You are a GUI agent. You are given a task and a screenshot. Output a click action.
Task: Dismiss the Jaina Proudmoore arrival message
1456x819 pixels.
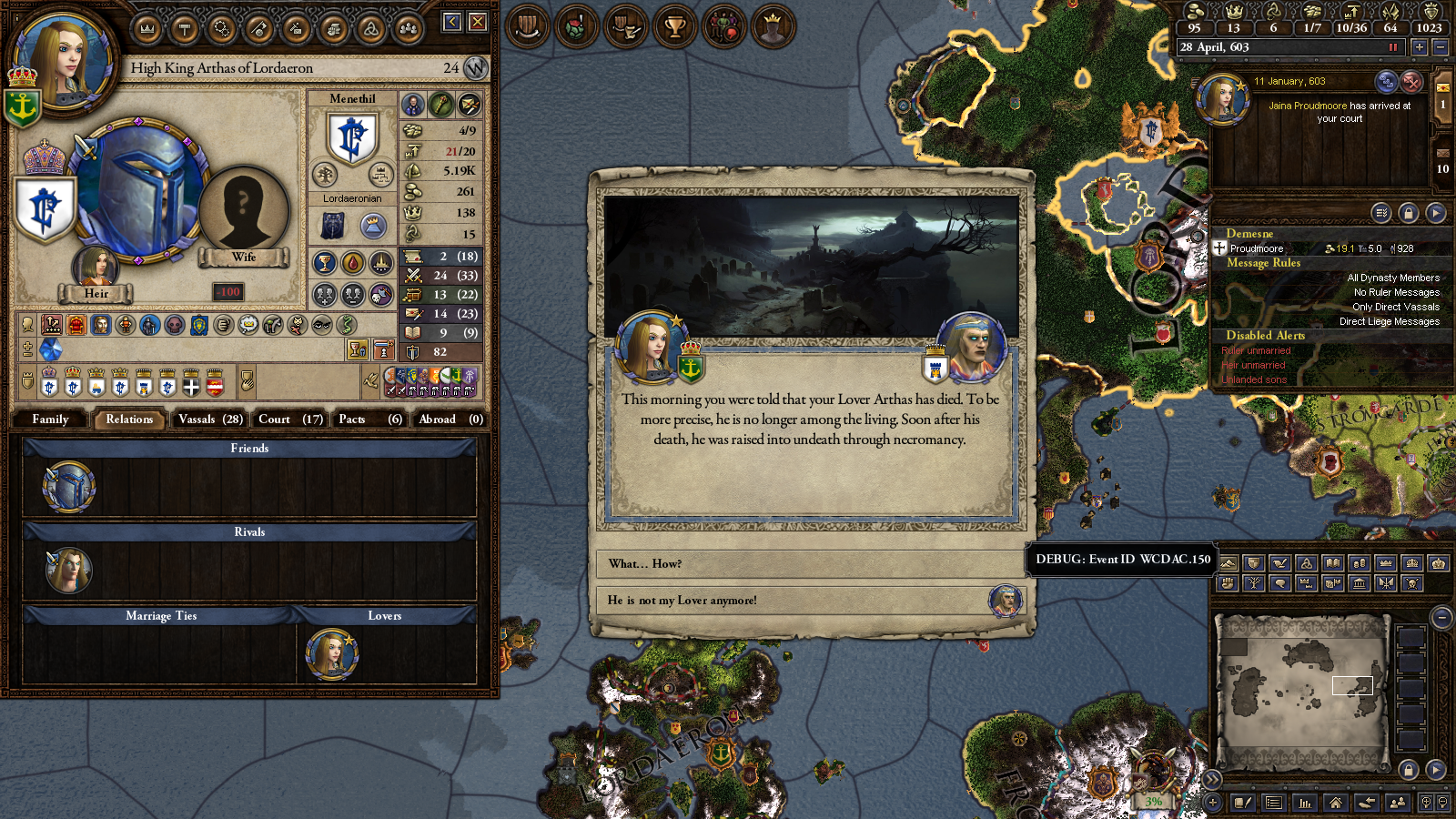pyautogui.click(x=1411, y=82)
